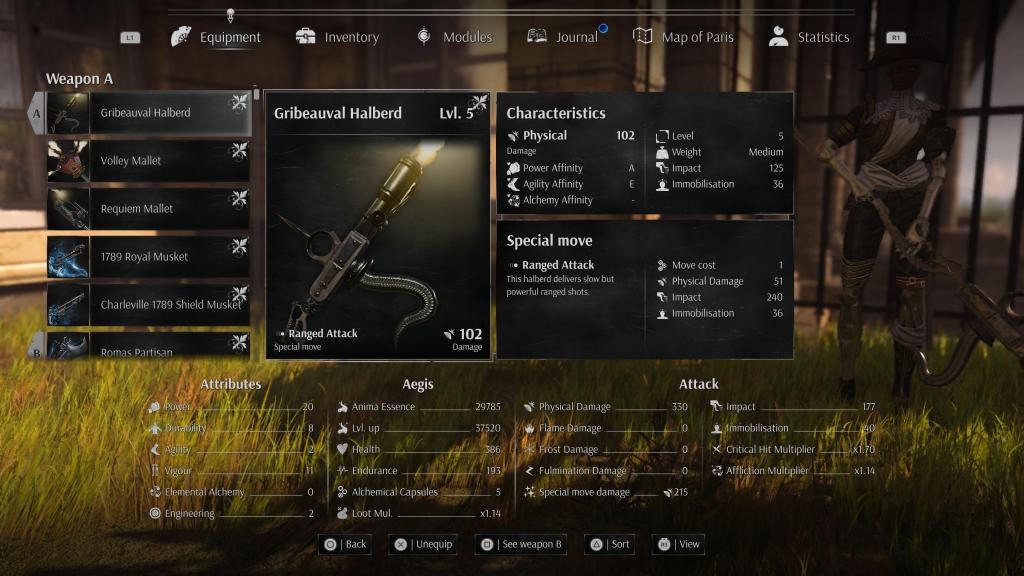Viewport: 1024px width, 576px height.
Task: Pick the Requiem Mallet weapon
Action: point(148,209)
